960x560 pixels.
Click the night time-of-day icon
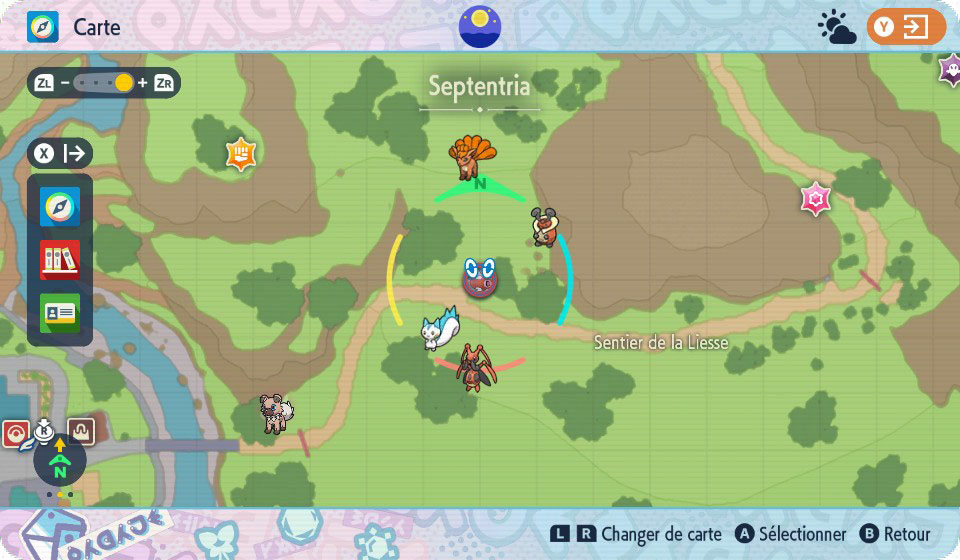pyautogui.click(x=480, y=26)
